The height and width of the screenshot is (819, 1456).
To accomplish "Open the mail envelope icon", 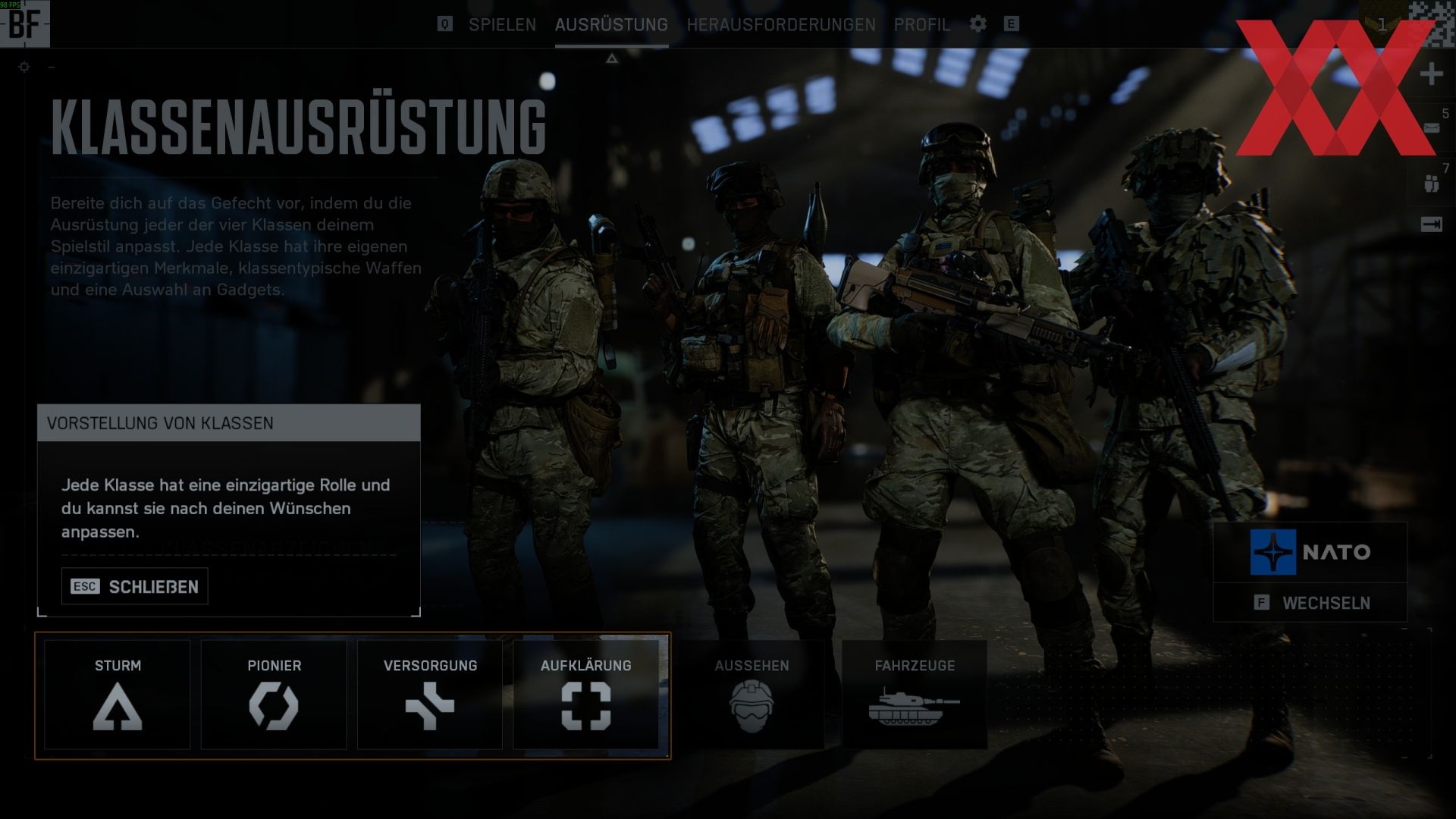I will [x=1431, y=128].
